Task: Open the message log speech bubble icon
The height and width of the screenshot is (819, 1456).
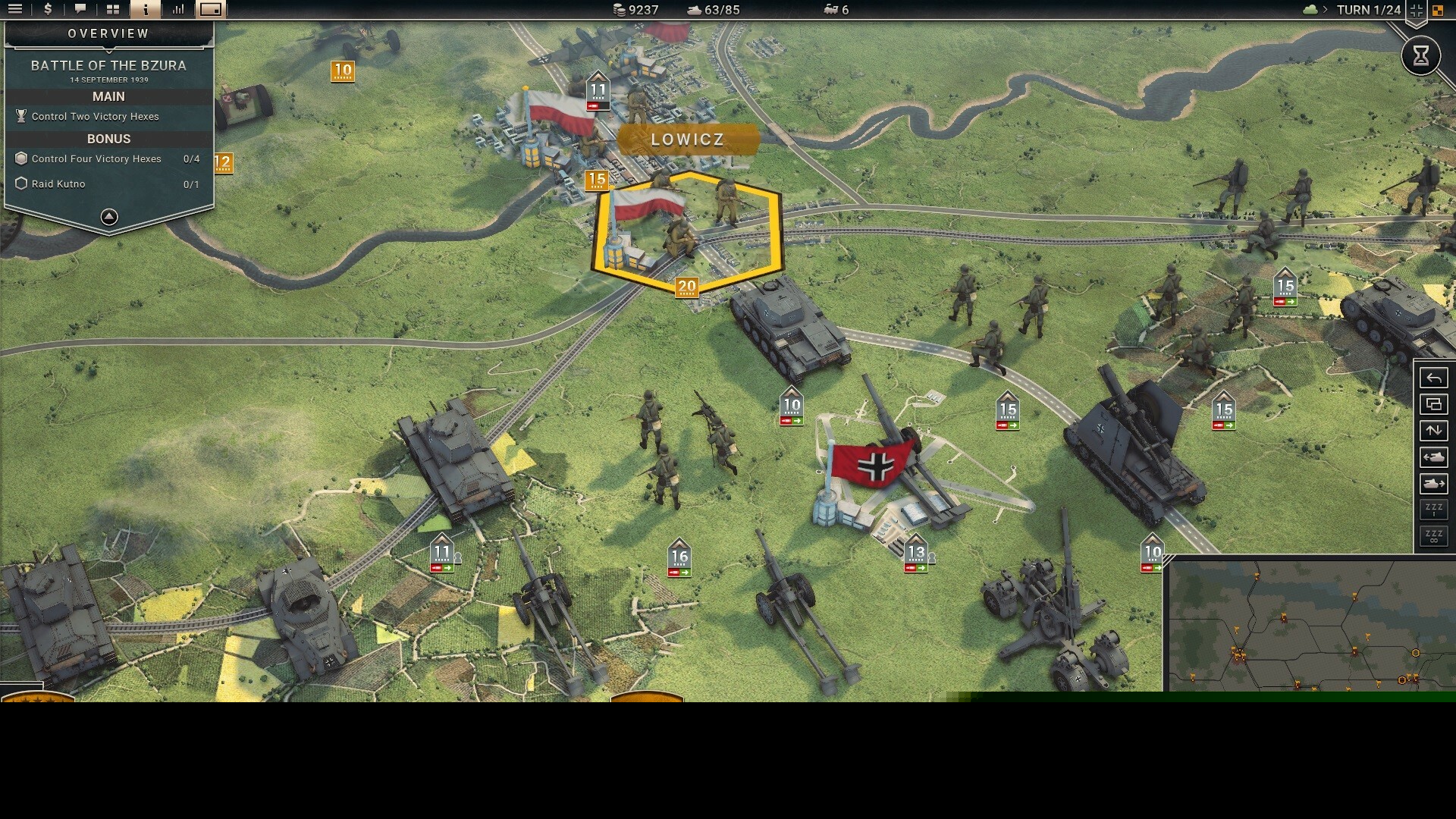Action: coord(79,10)
